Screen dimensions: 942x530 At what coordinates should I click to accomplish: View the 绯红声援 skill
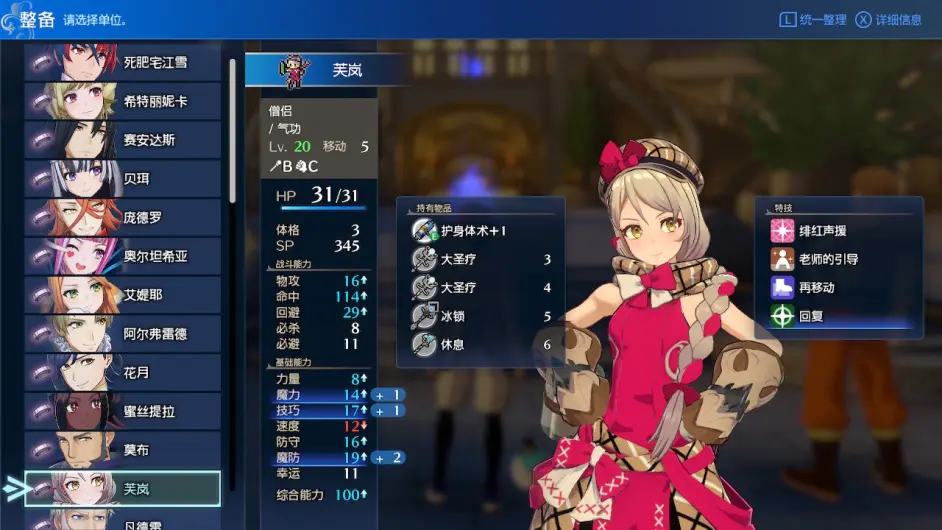[838, 231]
